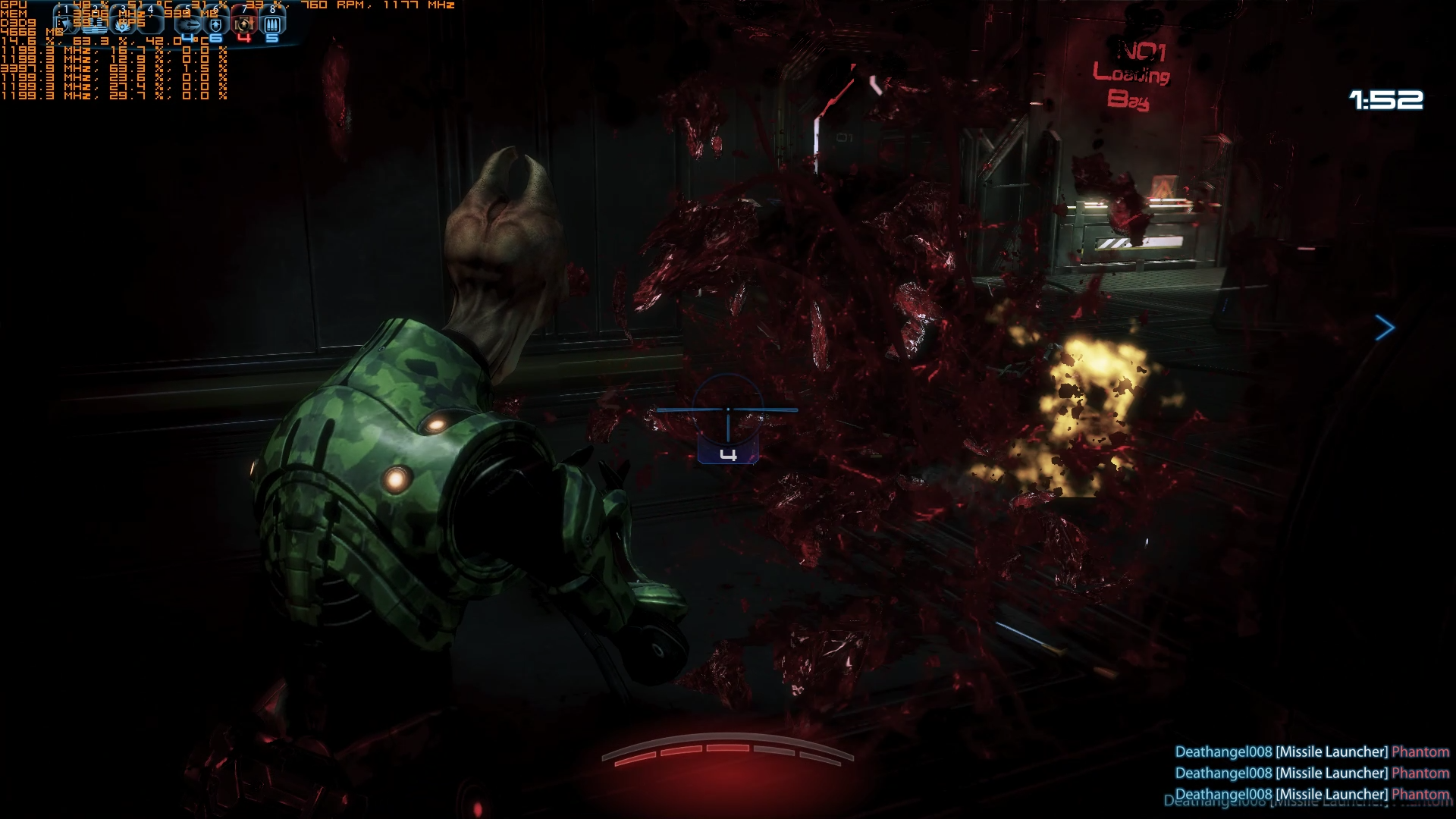Fire the Cobra Missile Launcher in slot 5

(x=189, y=24)
